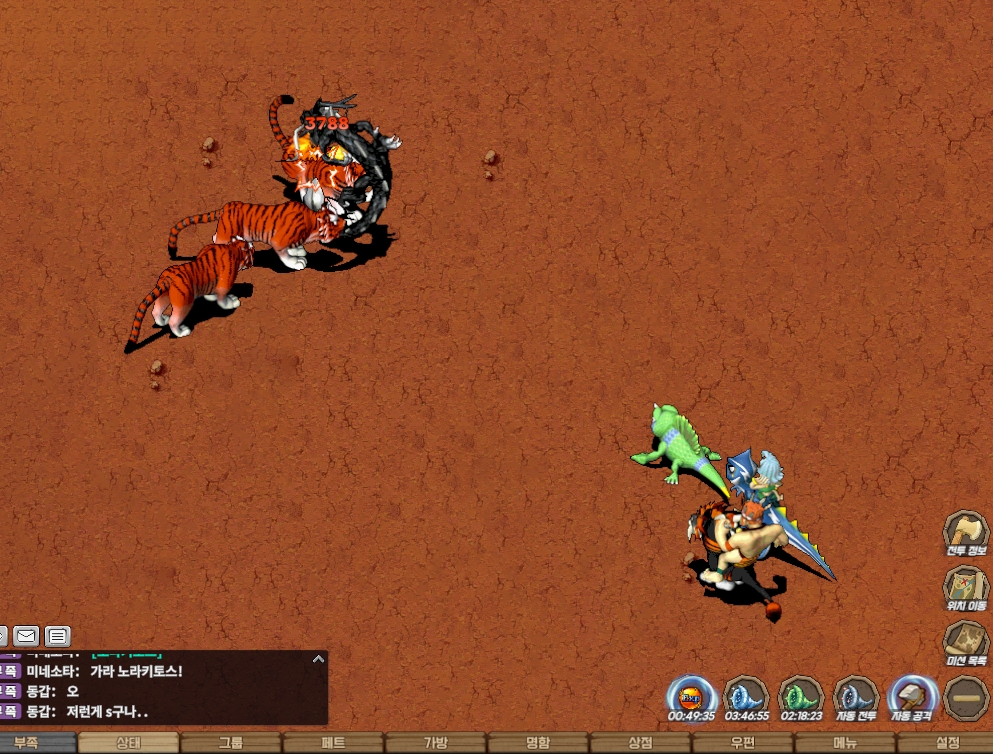The width and height of the screenshot is (993, 754).
Task: Open 전투 정보 battle info axe icon
Action: tap(966, 531)
